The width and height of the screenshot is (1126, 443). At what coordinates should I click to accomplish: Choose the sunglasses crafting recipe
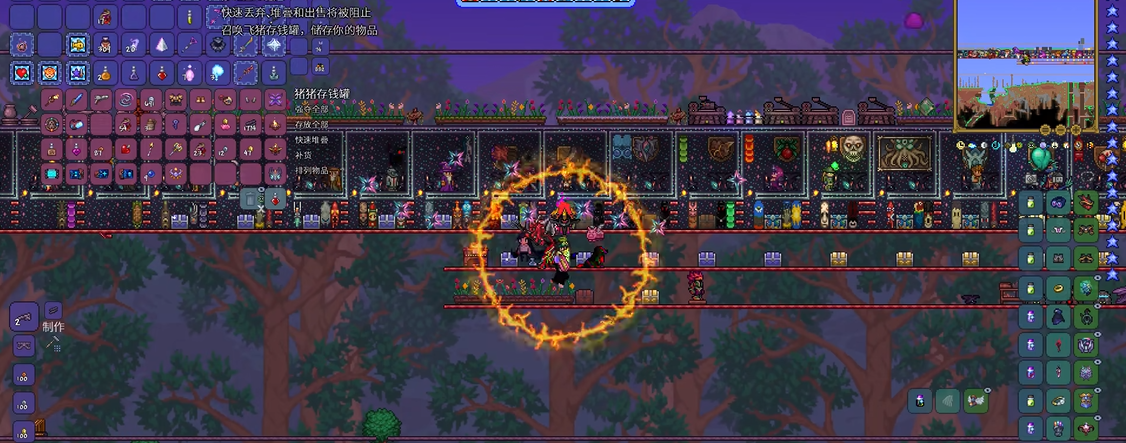pos(22,347)
